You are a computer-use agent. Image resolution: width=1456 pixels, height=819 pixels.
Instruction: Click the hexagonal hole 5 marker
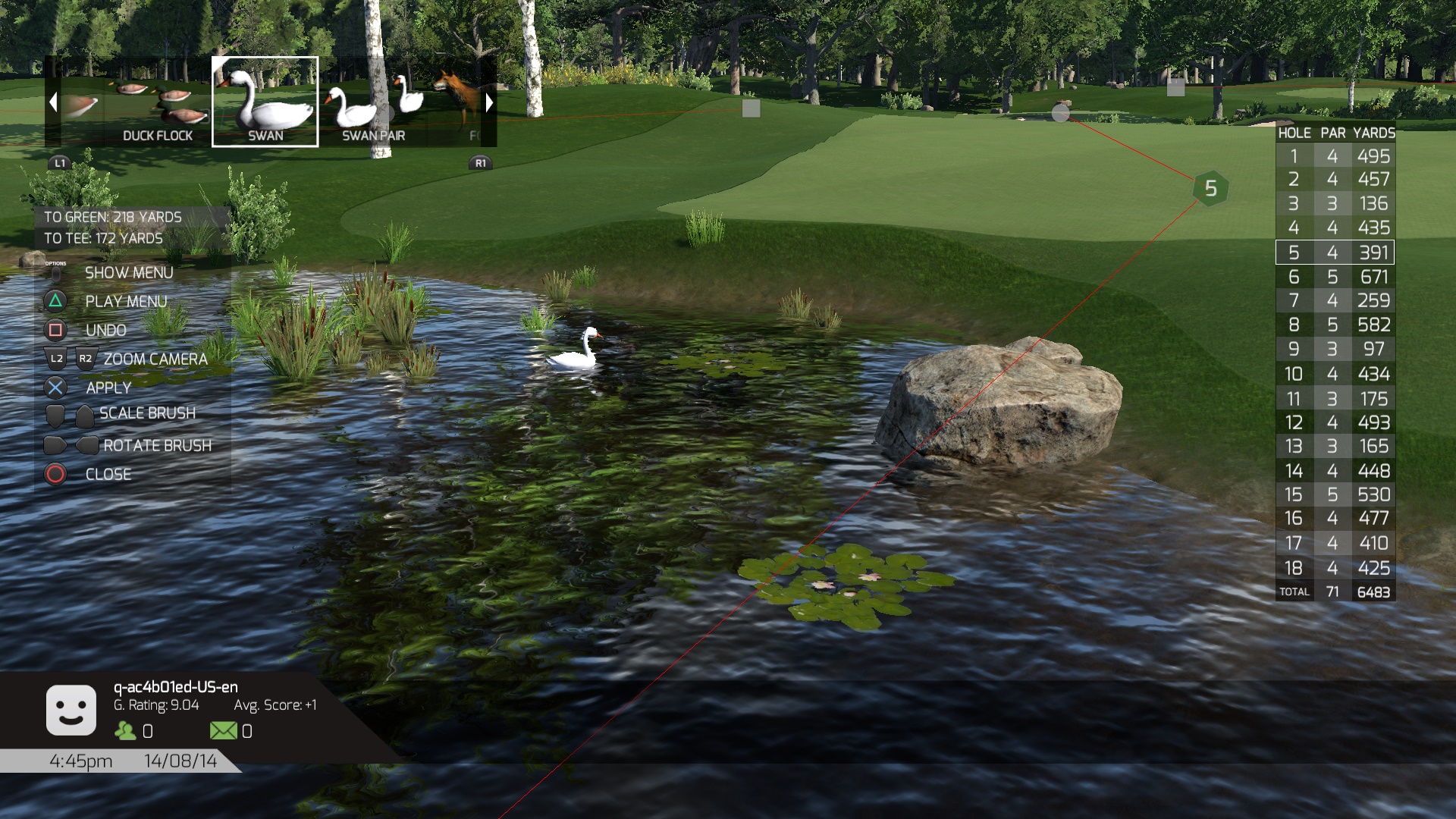click(x=1210, y=188)
